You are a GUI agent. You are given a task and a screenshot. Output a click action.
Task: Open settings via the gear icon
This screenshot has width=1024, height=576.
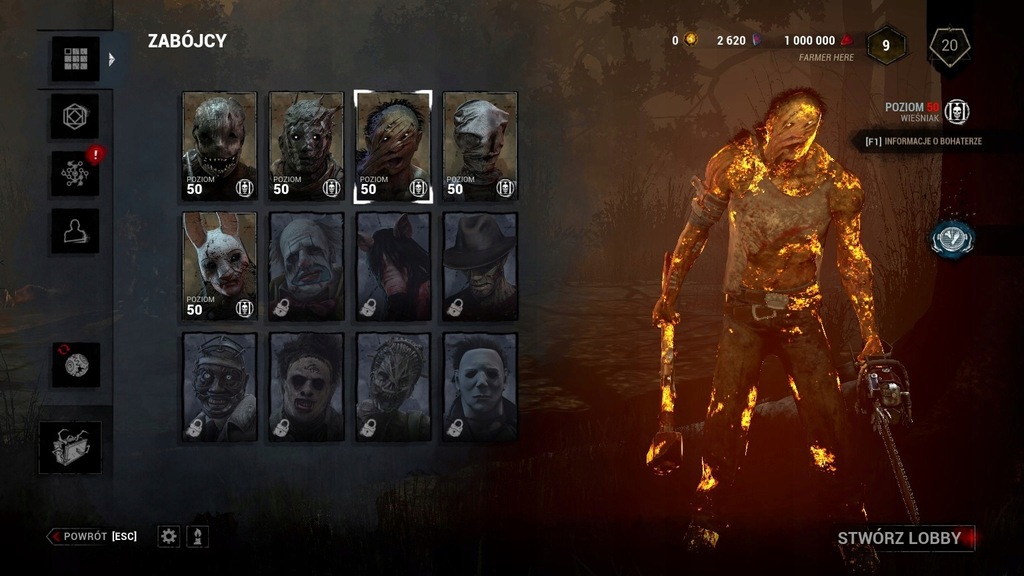click(x=169, y=537)
